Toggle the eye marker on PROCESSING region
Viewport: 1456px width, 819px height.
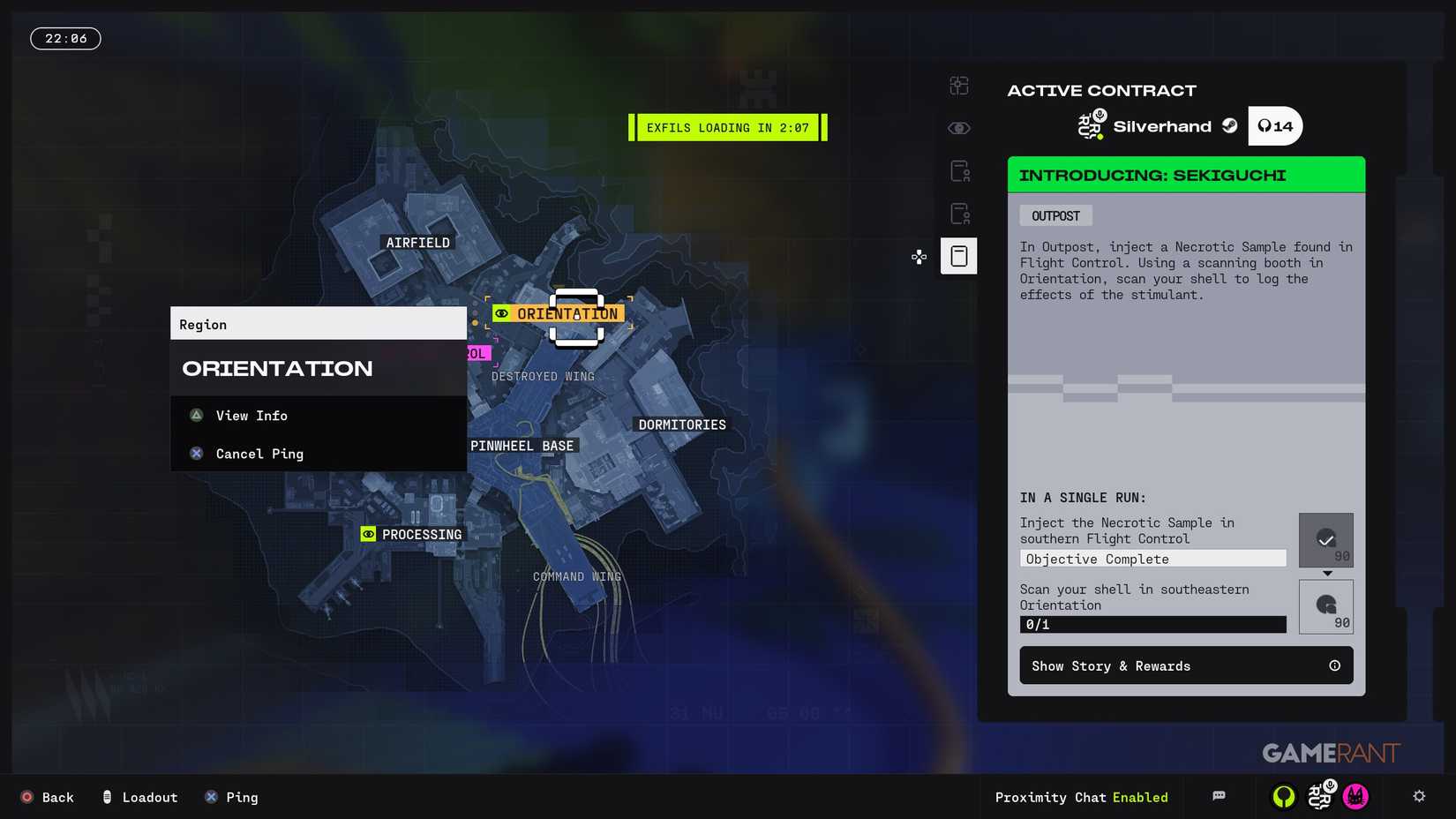coord(368,534)
